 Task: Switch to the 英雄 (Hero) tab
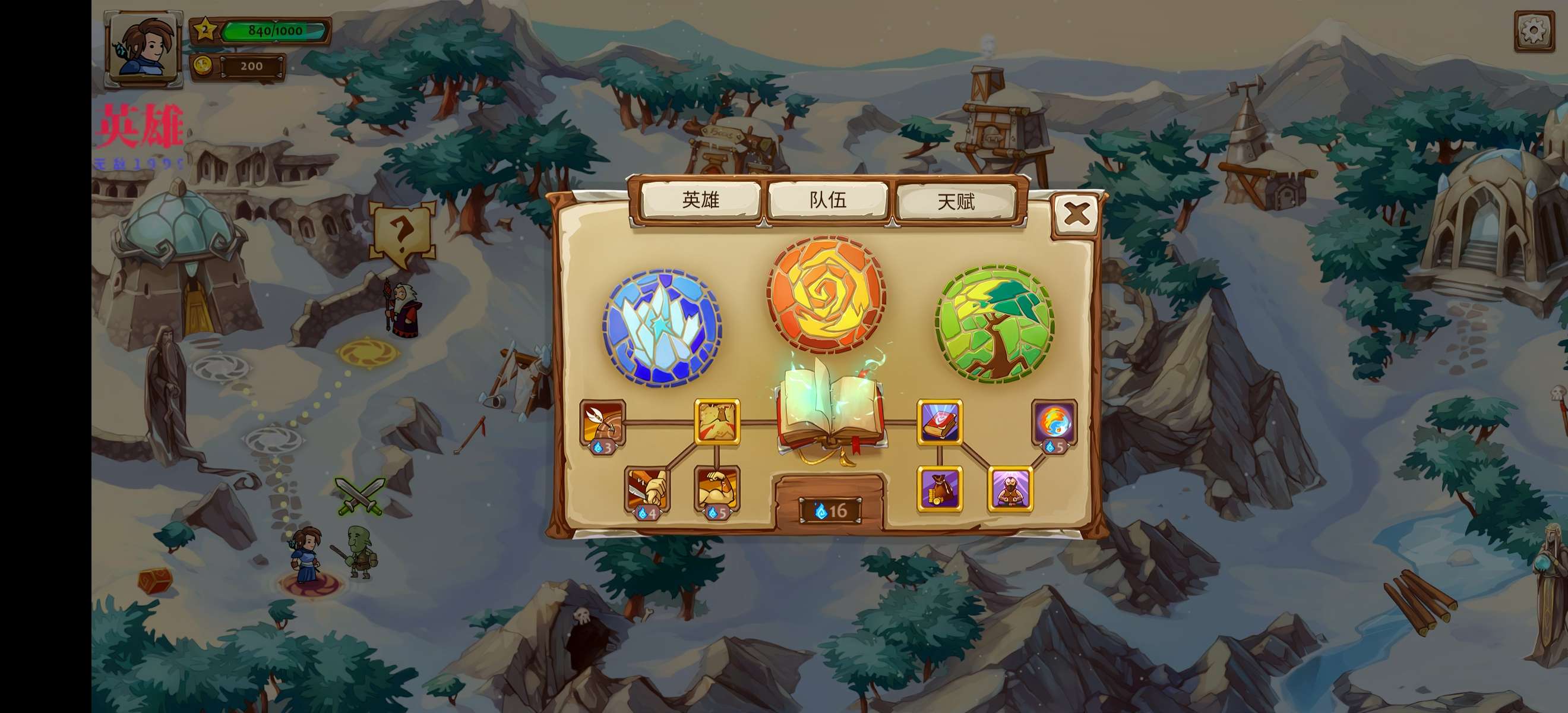pyautogui.click(x=701, y=200)
